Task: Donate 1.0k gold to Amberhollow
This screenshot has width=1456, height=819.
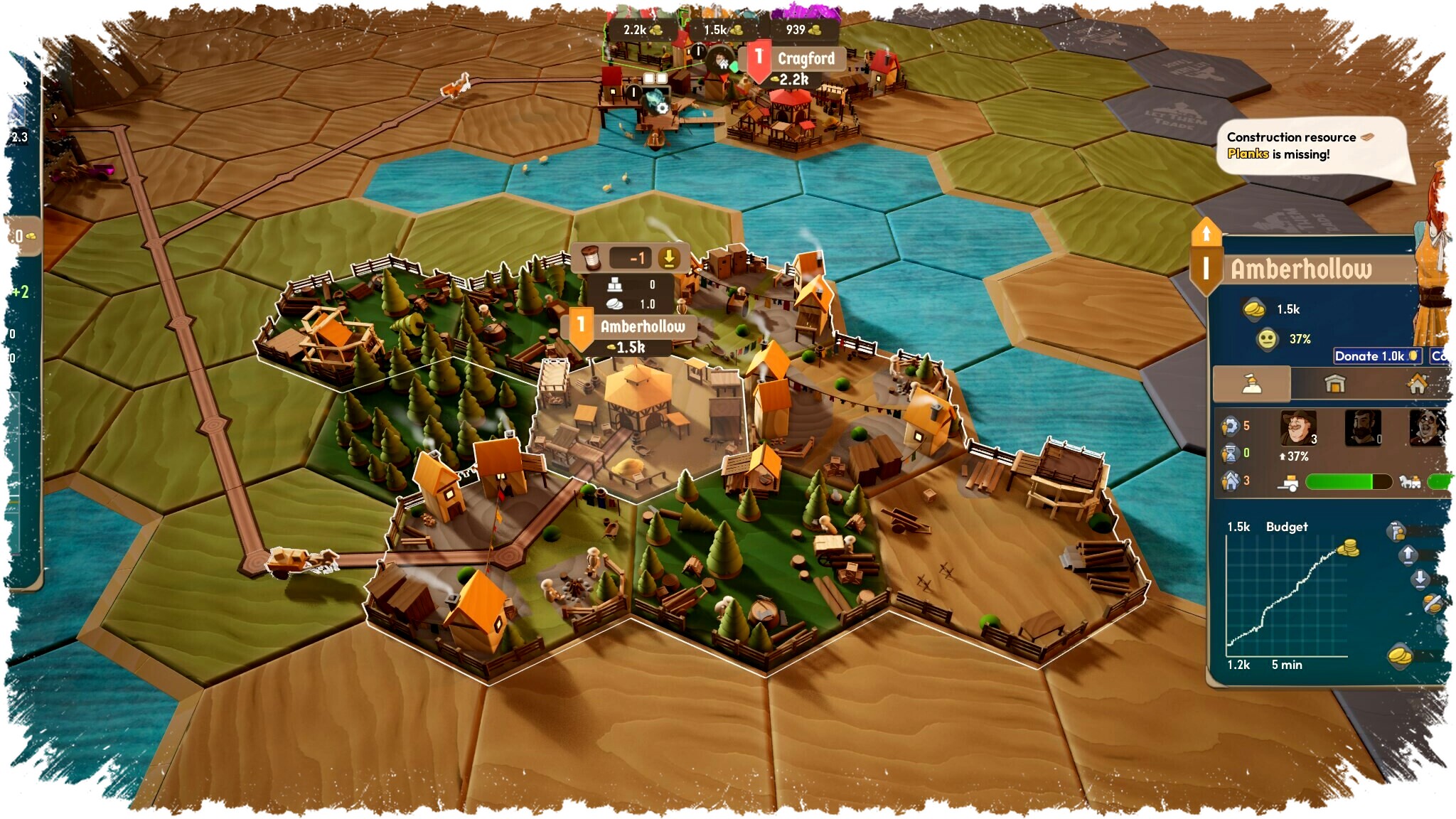Action: click(1376, 356)
